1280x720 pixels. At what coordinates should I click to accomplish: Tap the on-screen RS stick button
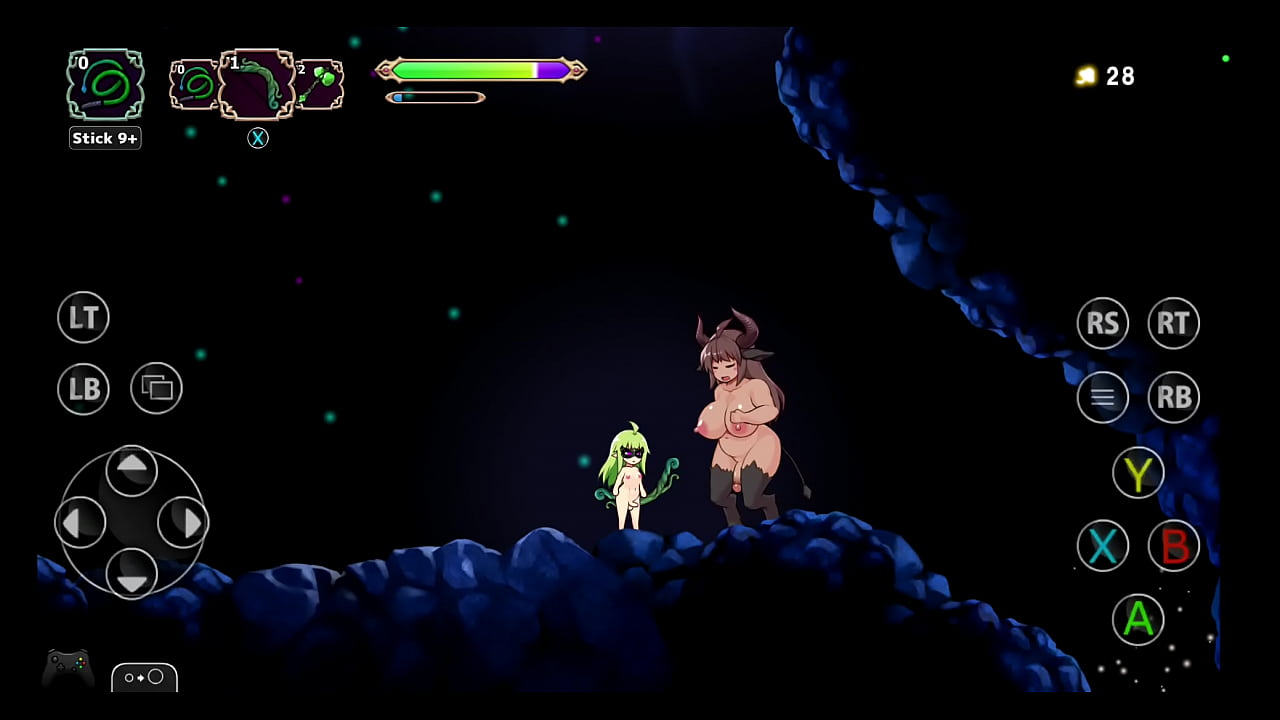point(1102,323)
